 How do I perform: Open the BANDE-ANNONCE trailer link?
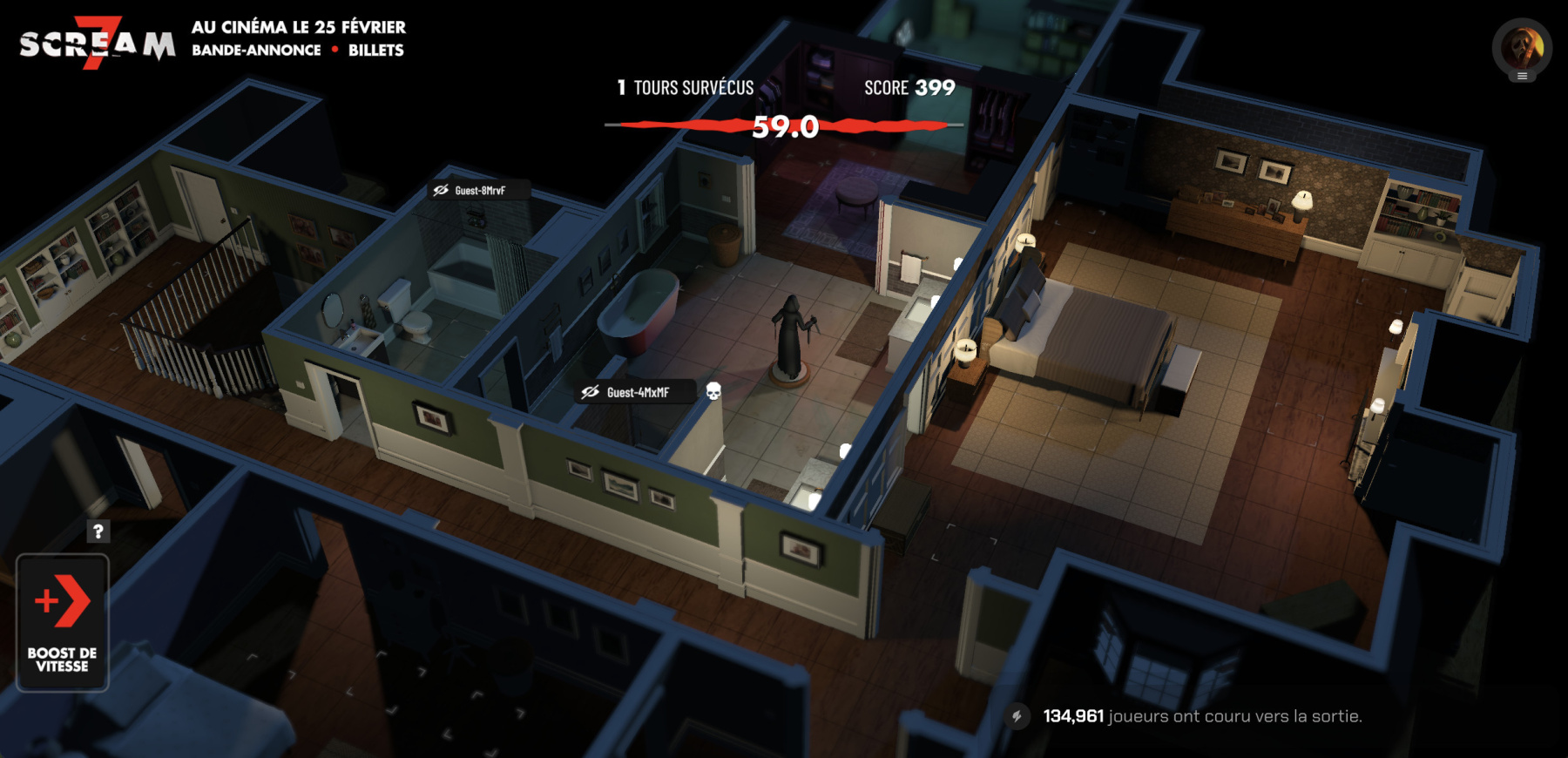pos(256,51)
